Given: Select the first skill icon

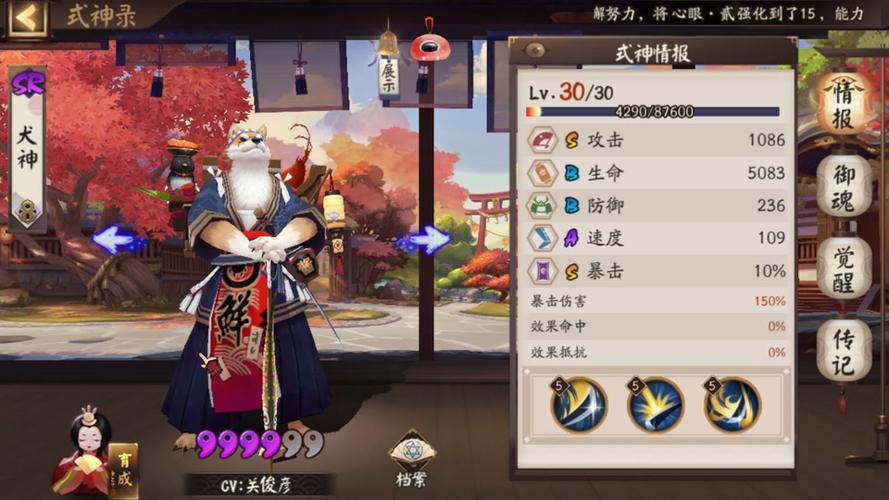Looking at the screenshot, I should [579, 405].
